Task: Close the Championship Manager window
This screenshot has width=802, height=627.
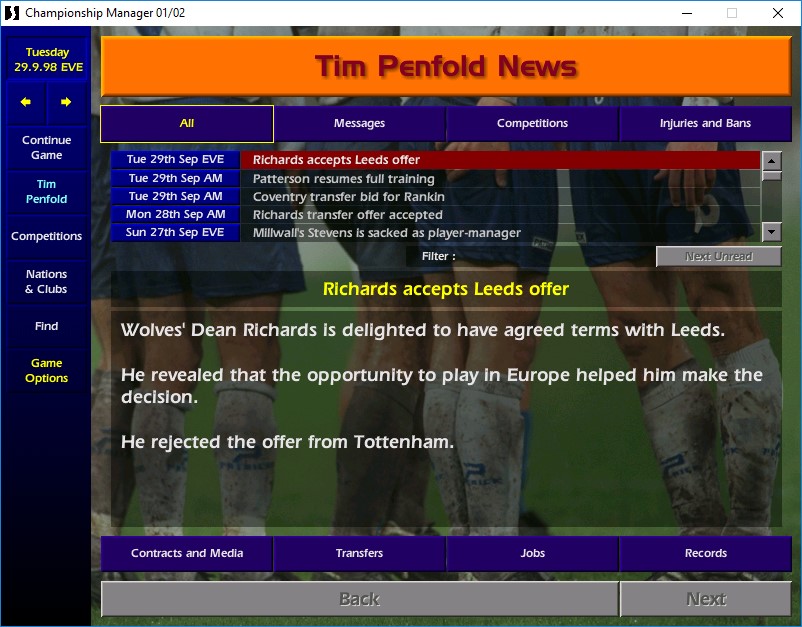Action: point(778,13)
